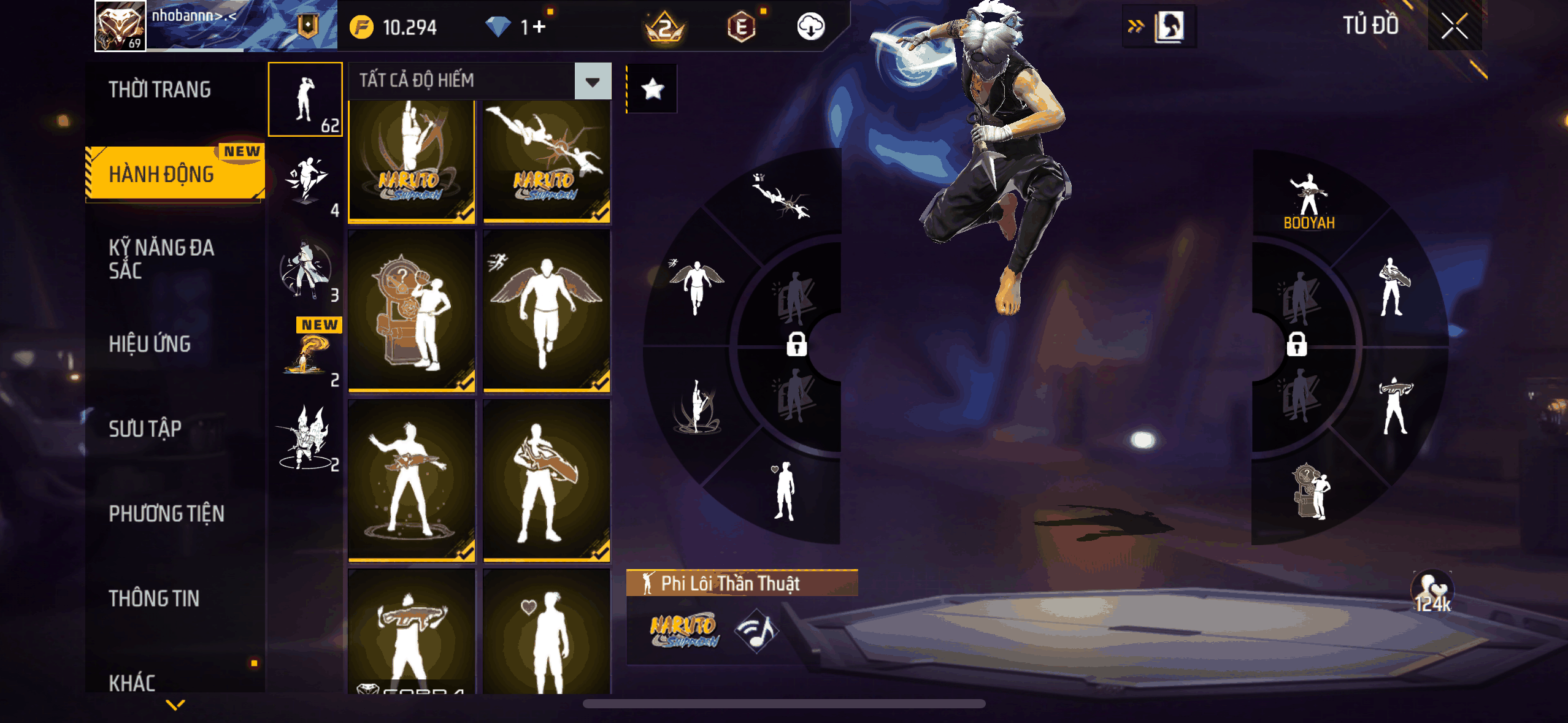The height and width of the screenshot is (723, 1568).
Task: Select the Khác category
Action: coord(133,682)
